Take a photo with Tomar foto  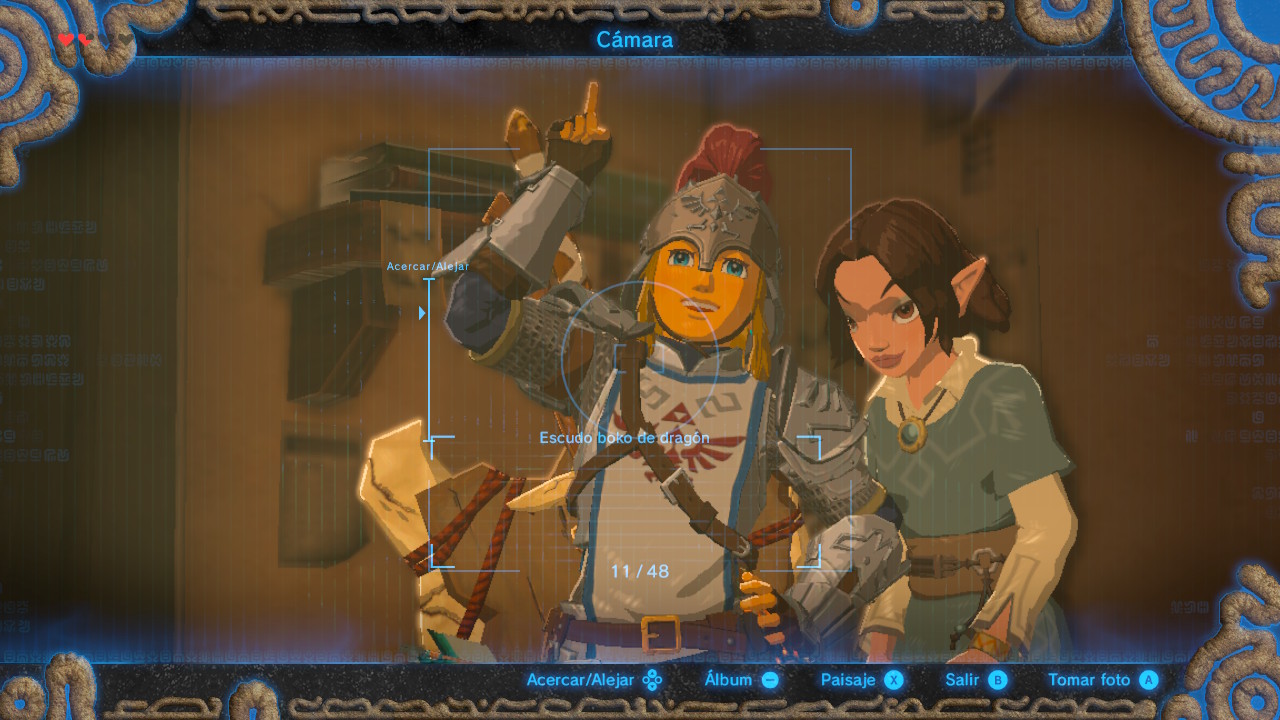click(1102, 680)
